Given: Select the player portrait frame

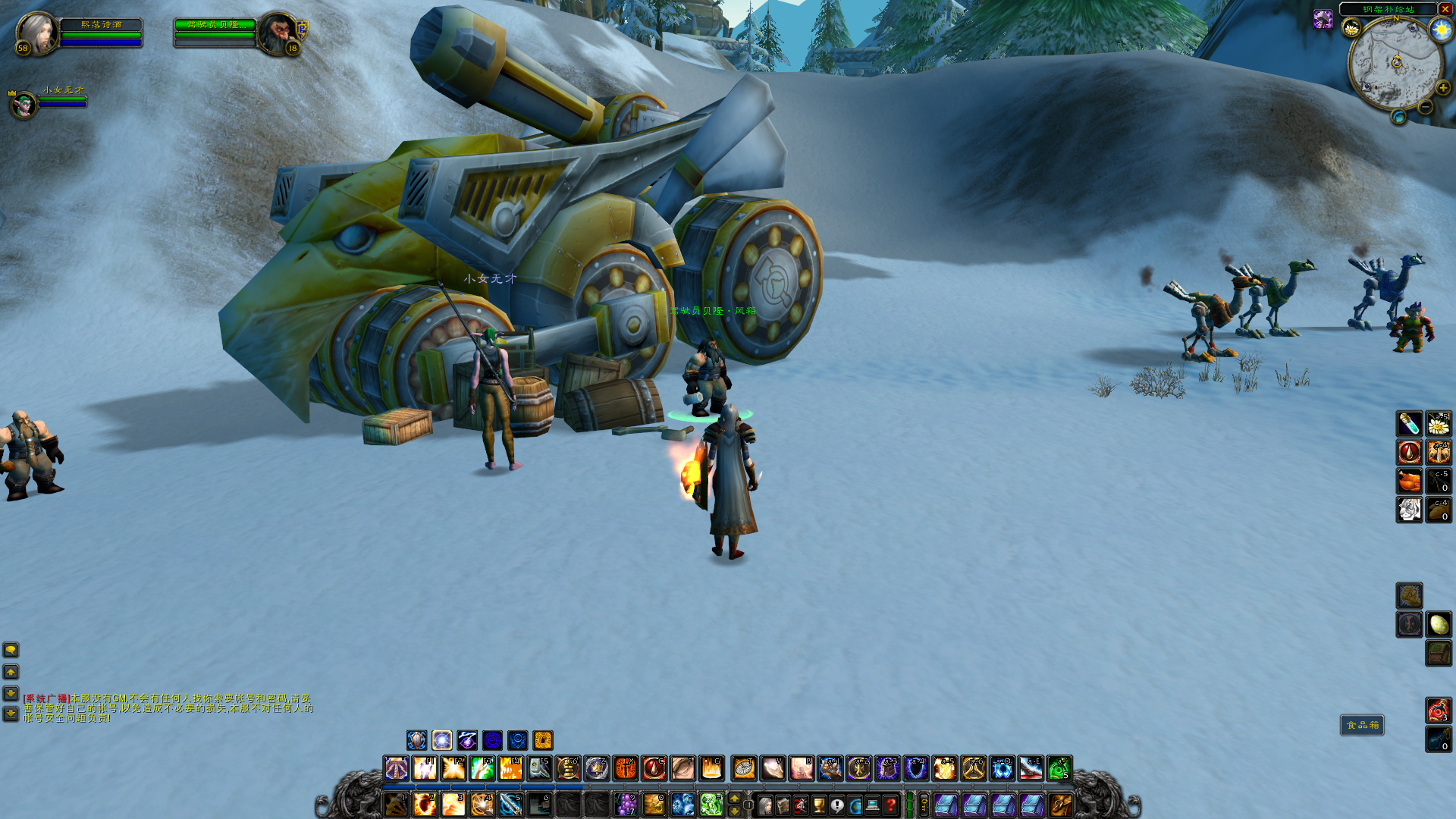Looking at the screenshot, I should 36,33.
